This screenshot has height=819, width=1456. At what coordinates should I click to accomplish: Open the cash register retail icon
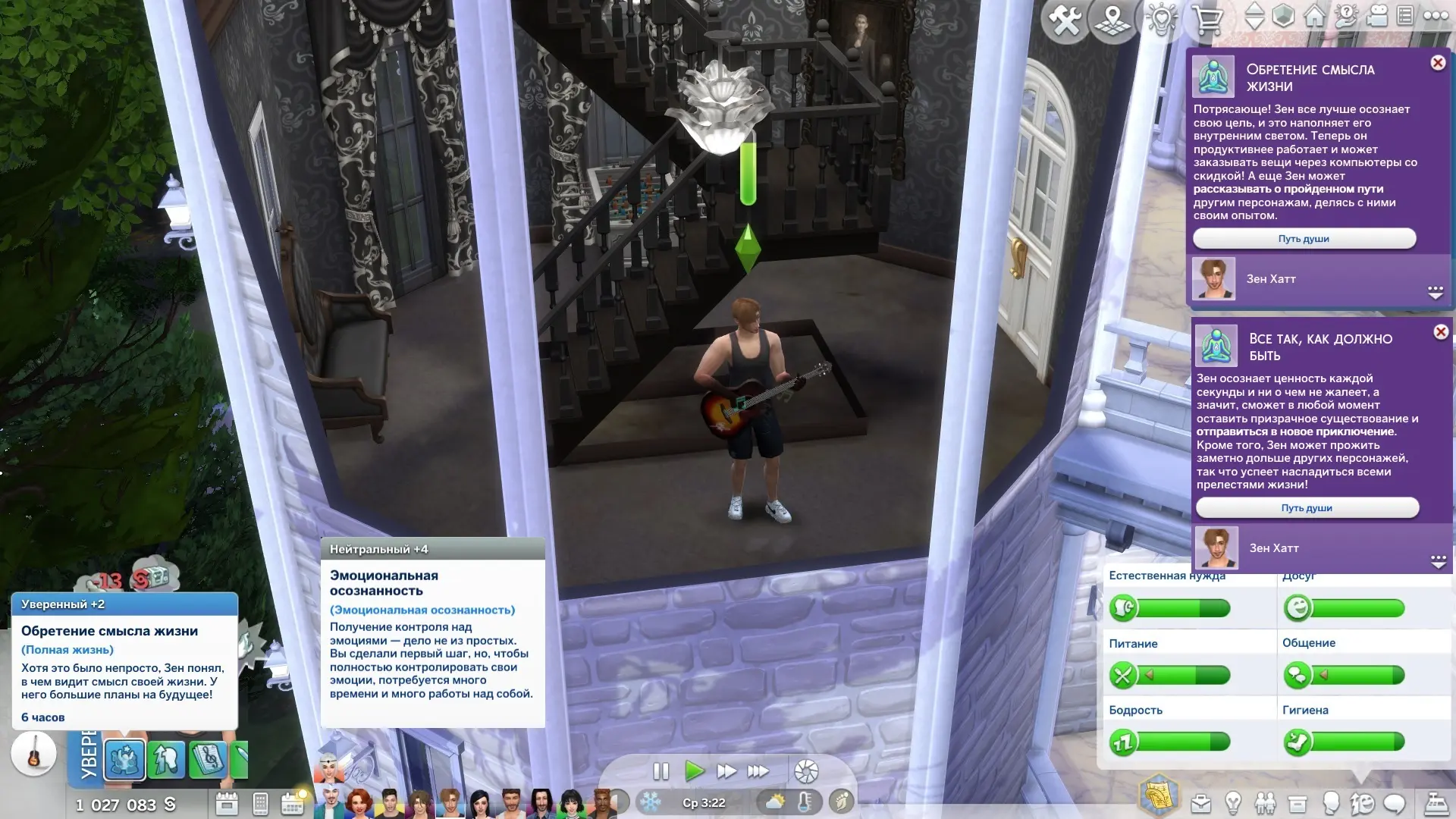click(x=1436, y=803)
